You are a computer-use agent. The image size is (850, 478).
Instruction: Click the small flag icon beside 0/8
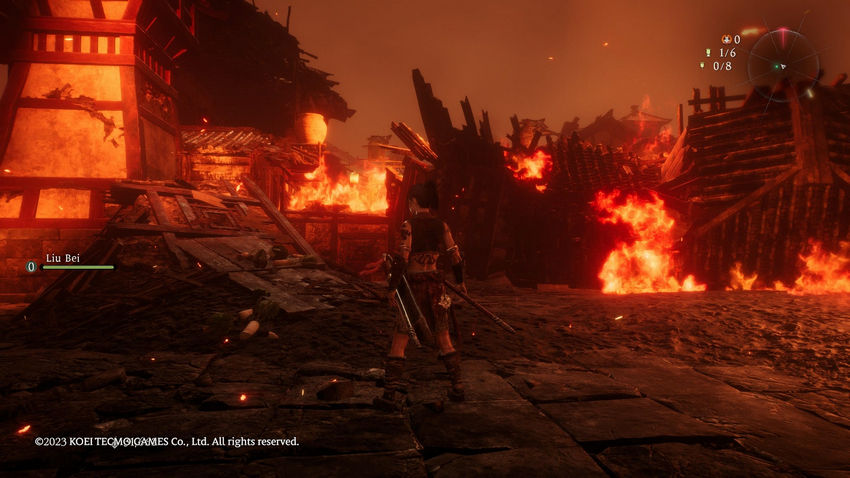(701, 66)
